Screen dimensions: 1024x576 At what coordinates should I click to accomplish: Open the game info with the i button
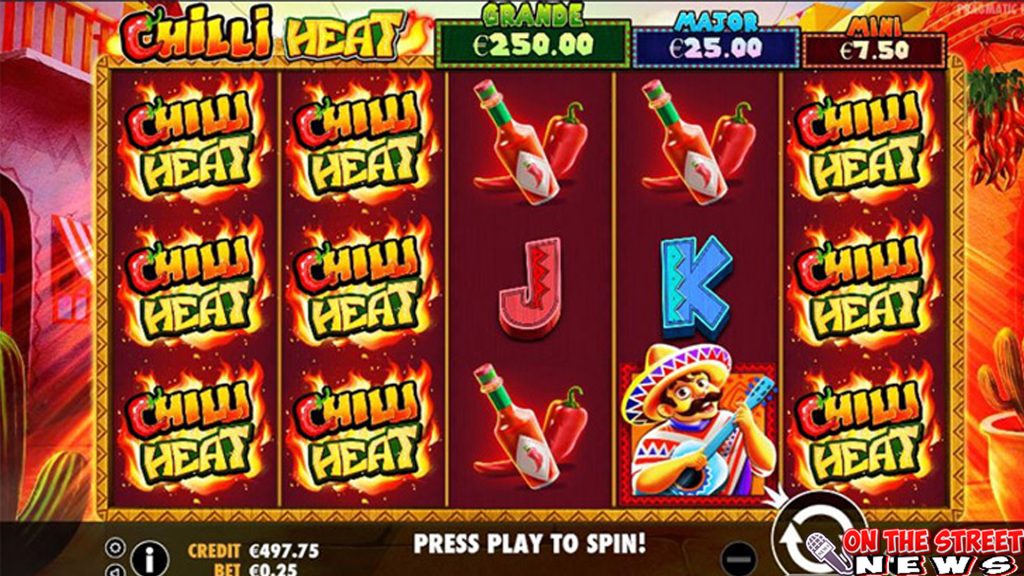pos(149,556)
